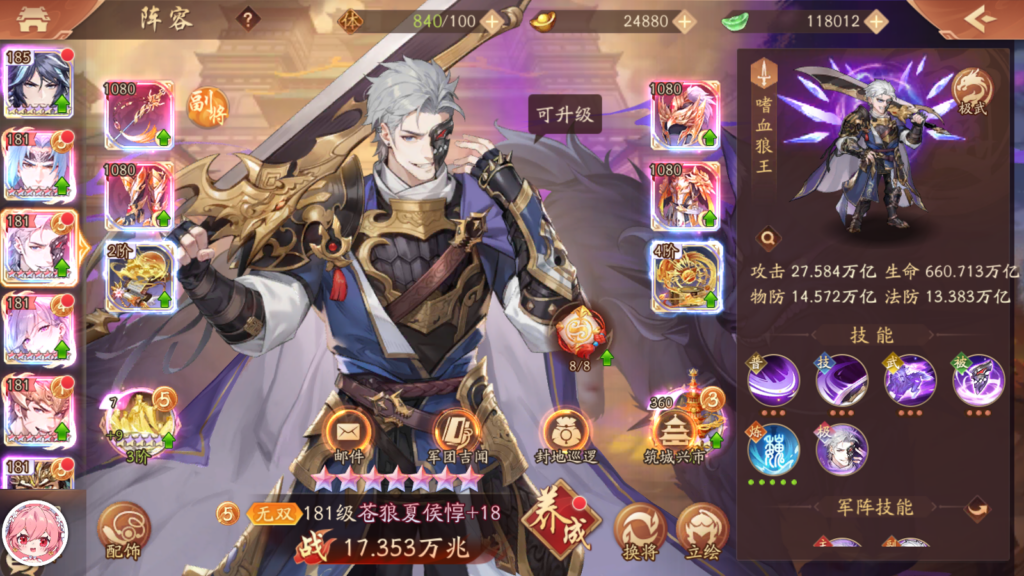Open the 配饰 accessories button
The height and width of the screenshot is (576, 1024).
[x=124, y=530]
